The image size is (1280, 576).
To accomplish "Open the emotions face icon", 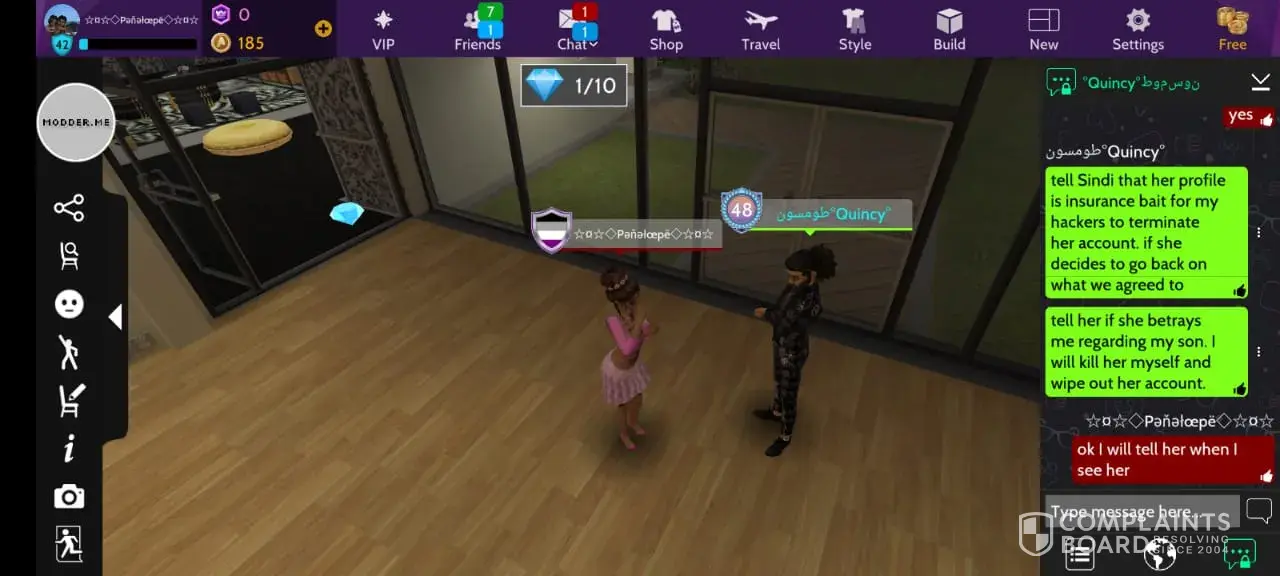I will 69,304.
